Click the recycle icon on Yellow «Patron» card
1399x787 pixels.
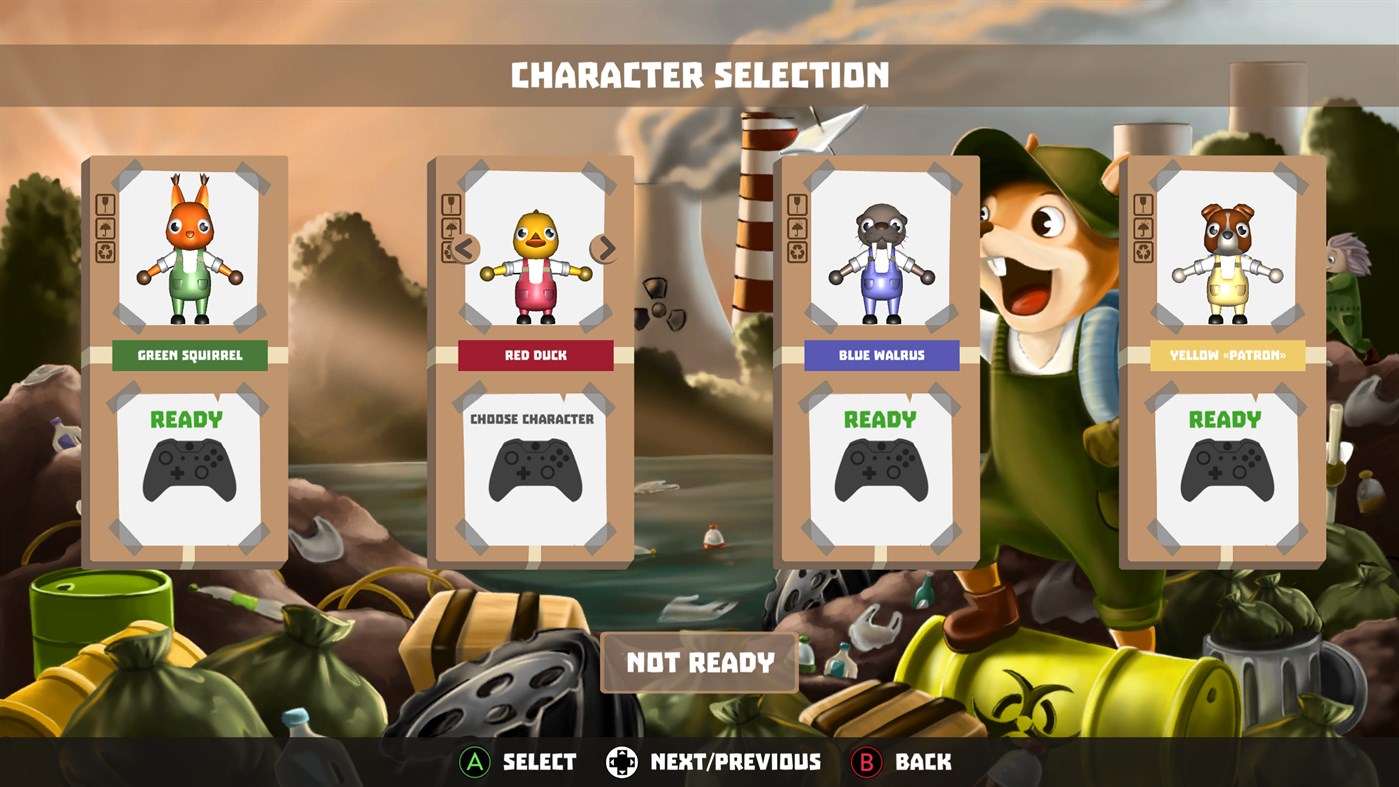tap(1143, 250)
